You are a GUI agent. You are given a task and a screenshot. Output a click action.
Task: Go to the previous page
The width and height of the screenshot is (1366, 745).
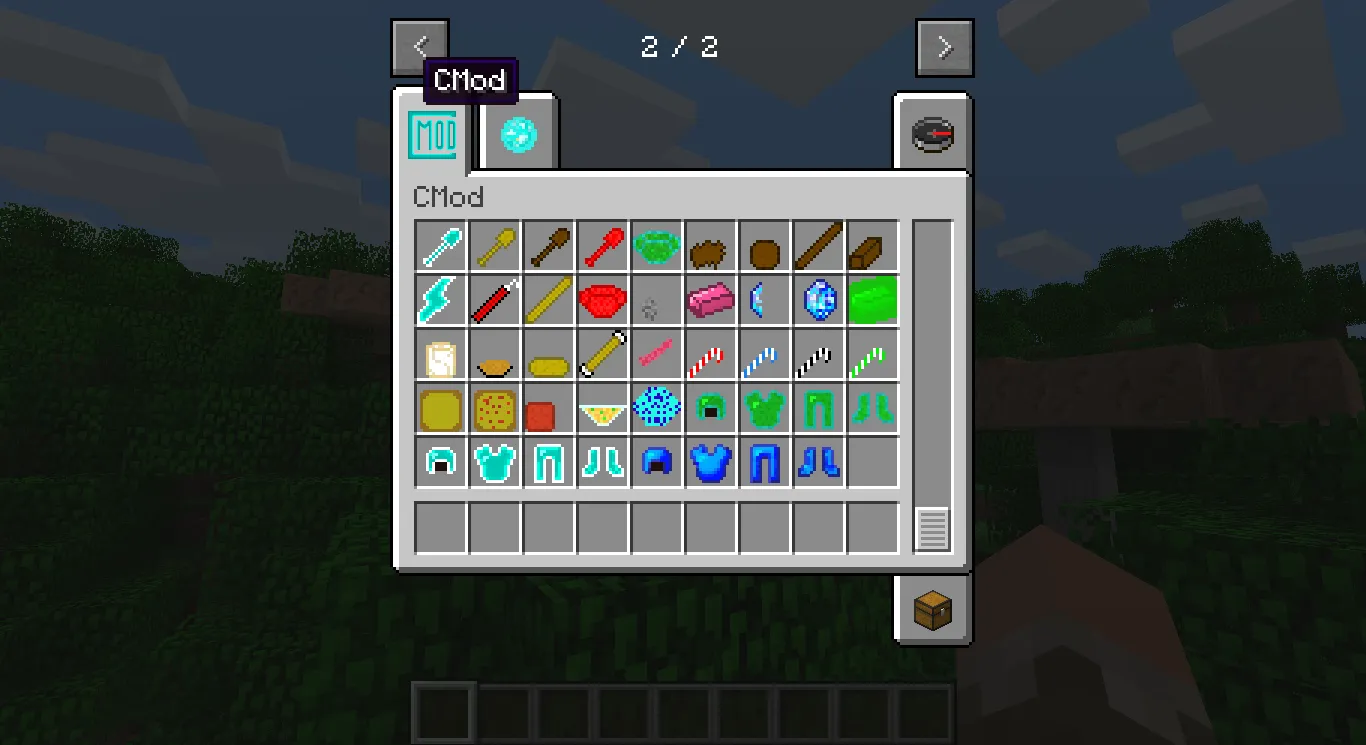pos(420,46)
